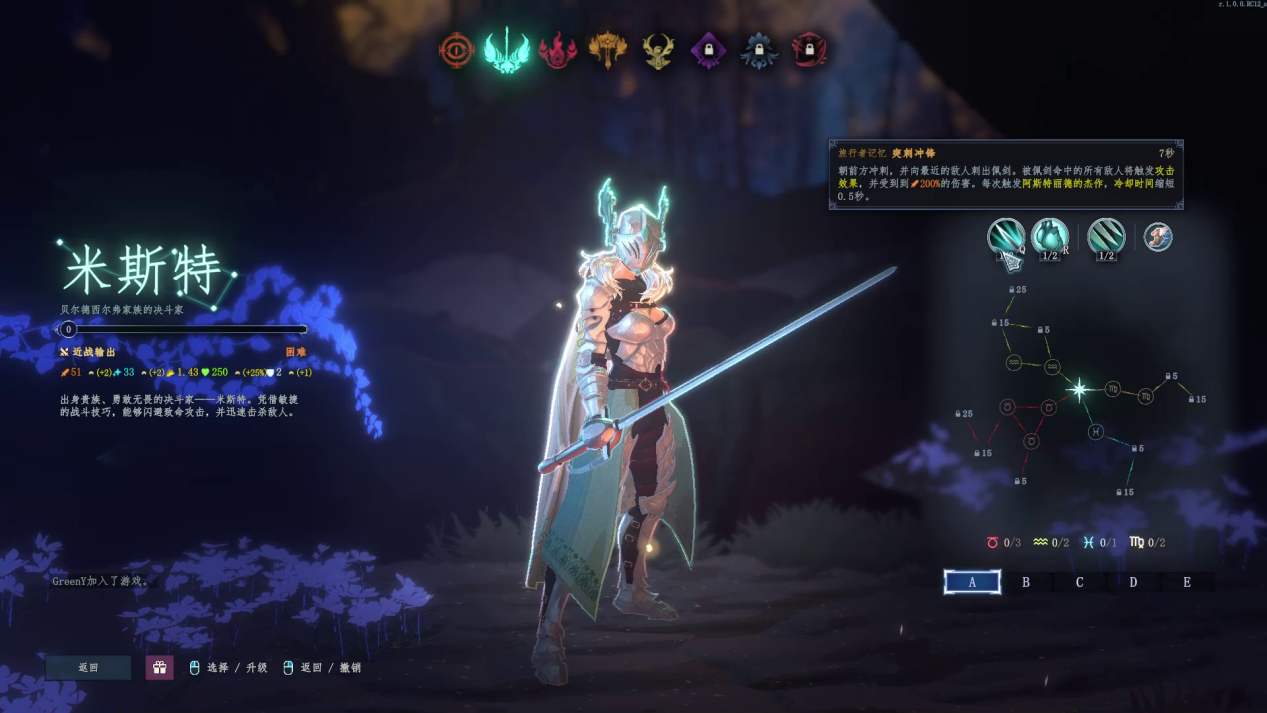Image resolution: width=1267 pixels, height=713 pixels.
Task: Open loadout tab D
Action: point(1133,582)
